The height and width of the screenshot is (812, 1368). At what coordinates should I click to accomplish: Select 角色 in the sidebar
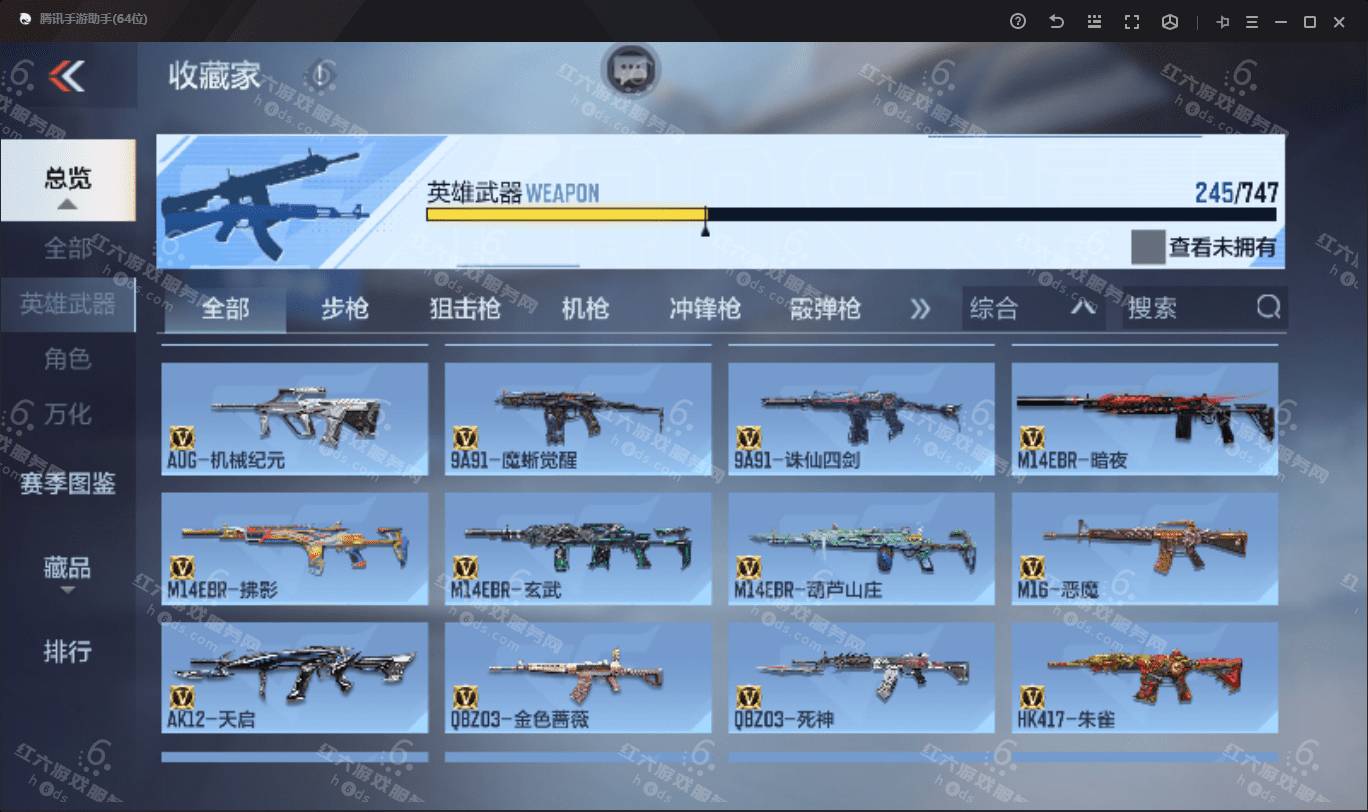point(68,359)
